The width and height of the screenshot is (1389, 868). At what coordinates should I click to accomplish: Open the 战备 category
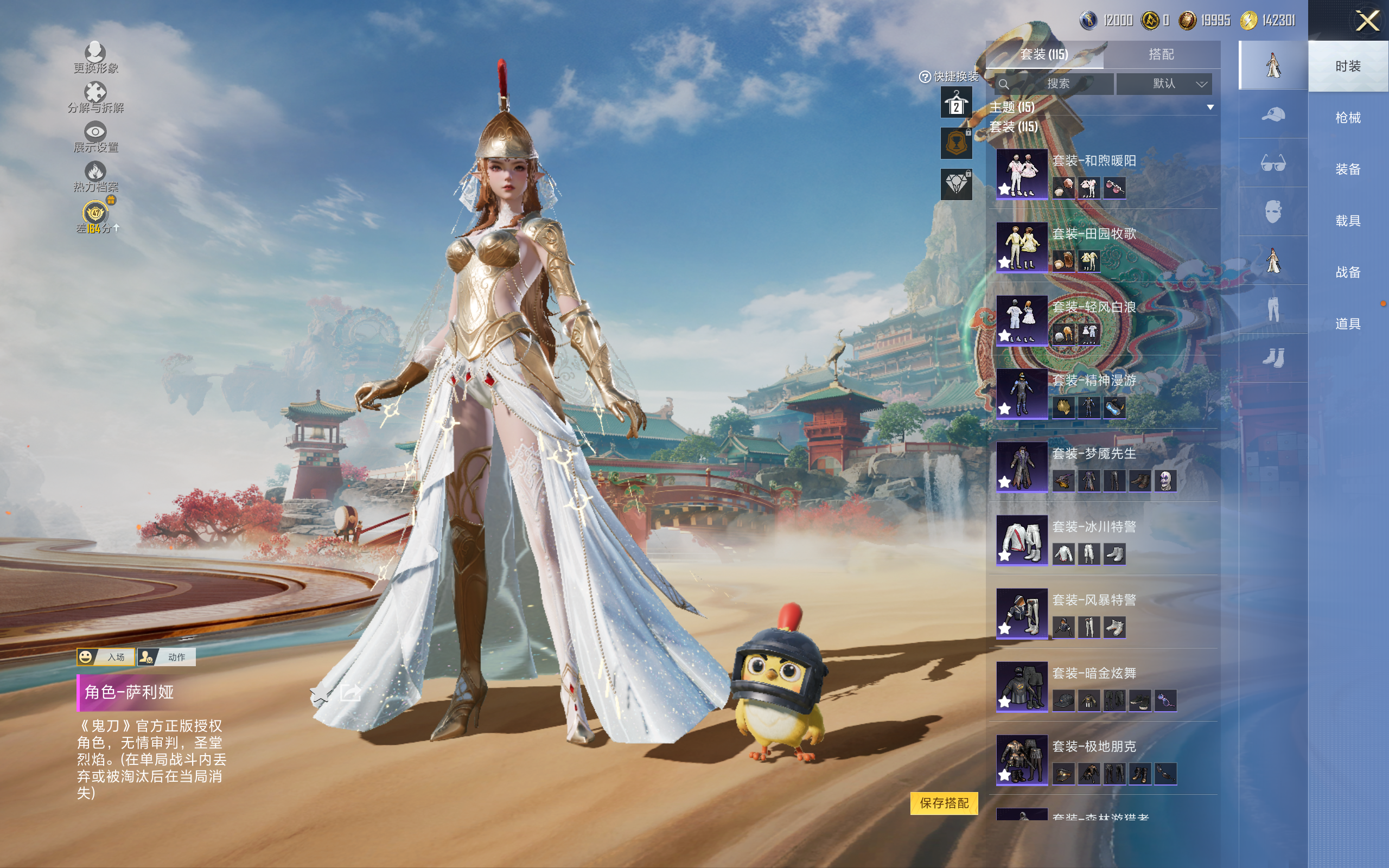1347,272
